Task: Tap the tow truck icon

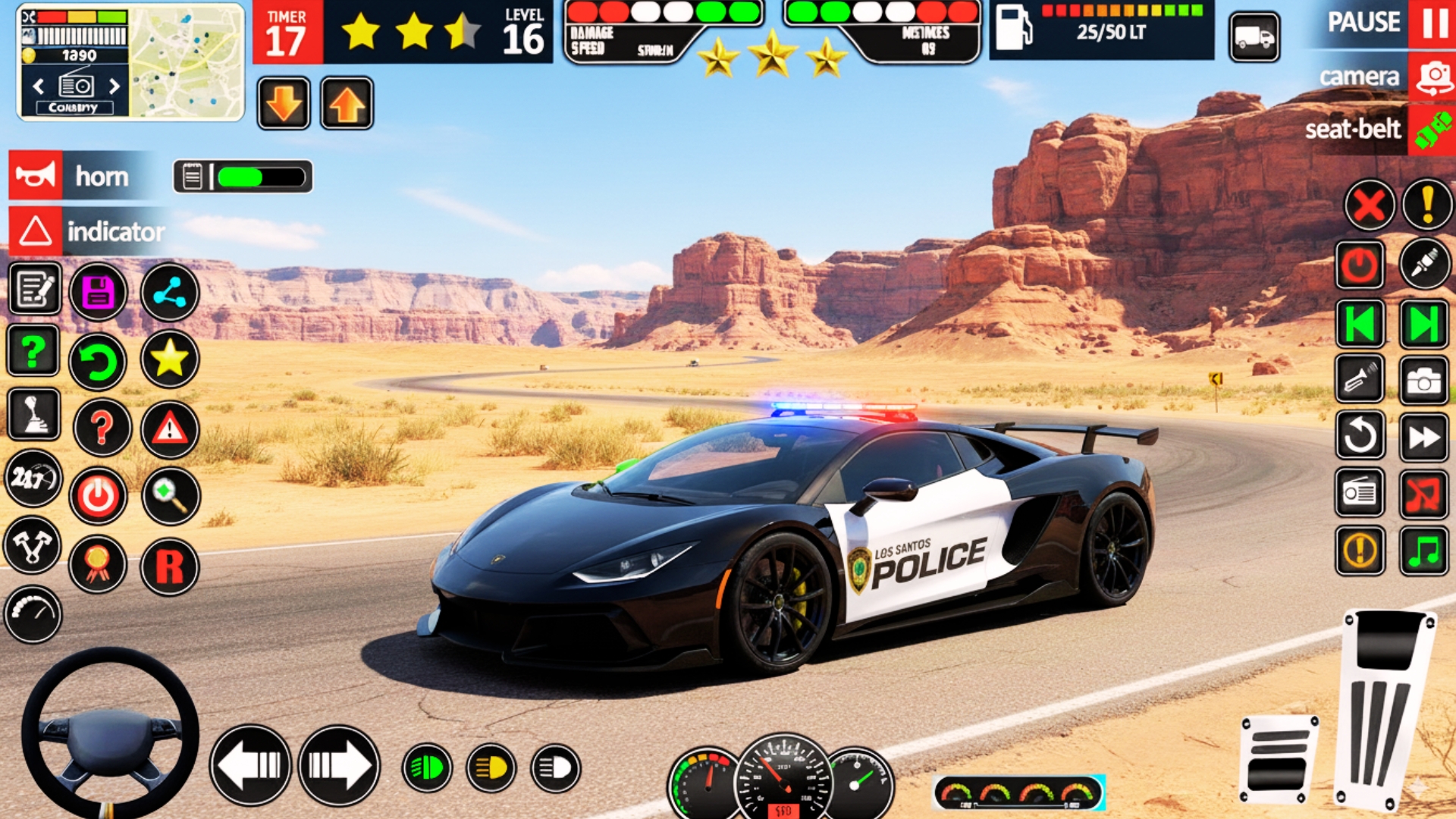Action: tap(1254, 36)
